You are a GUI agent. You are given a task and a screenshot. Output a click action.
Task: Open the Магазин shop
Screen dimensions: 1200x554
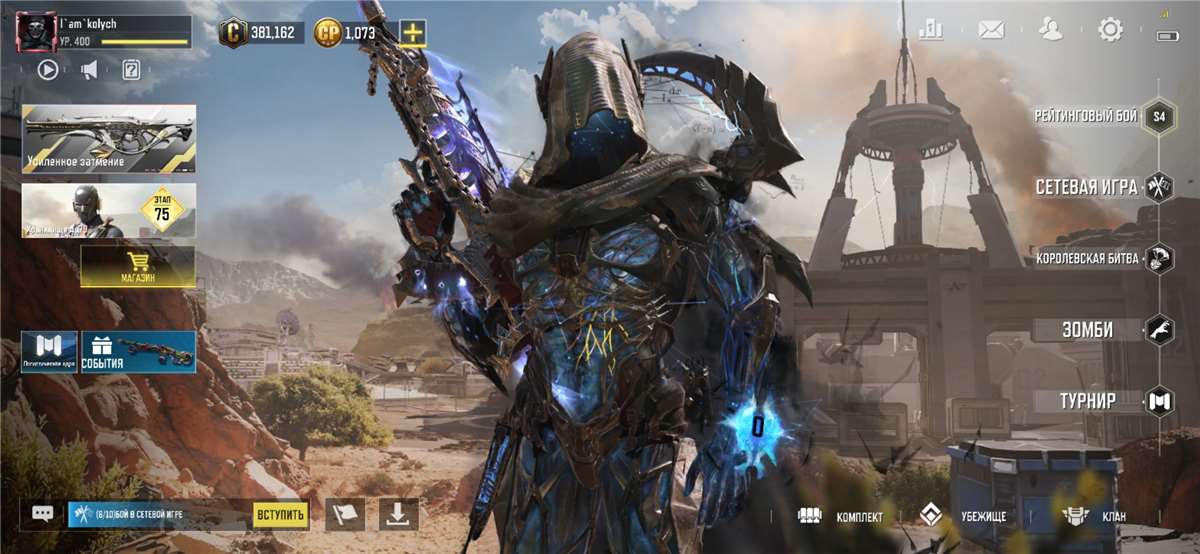pyautogui.click(x=138, y=266)
